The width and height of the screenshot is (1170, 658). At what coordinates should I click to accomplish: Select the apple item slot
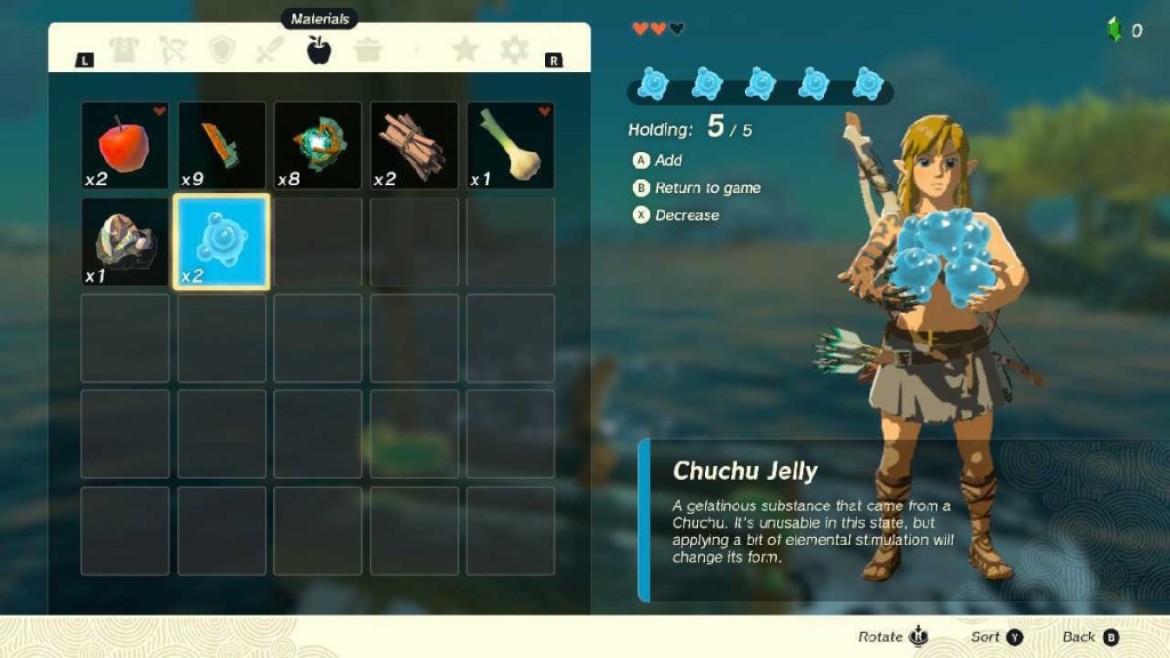click(125, 145)
